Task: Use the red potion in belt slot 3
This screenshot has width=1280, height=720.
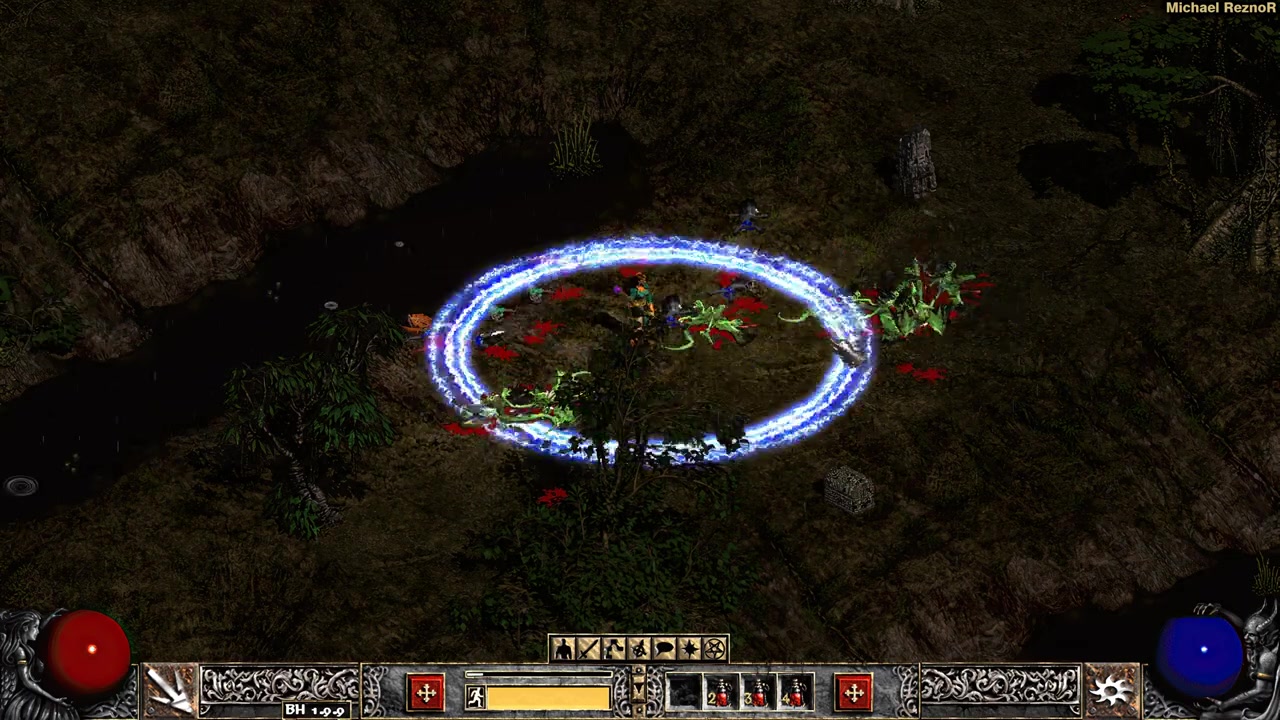Action: [x=759, y=693]
